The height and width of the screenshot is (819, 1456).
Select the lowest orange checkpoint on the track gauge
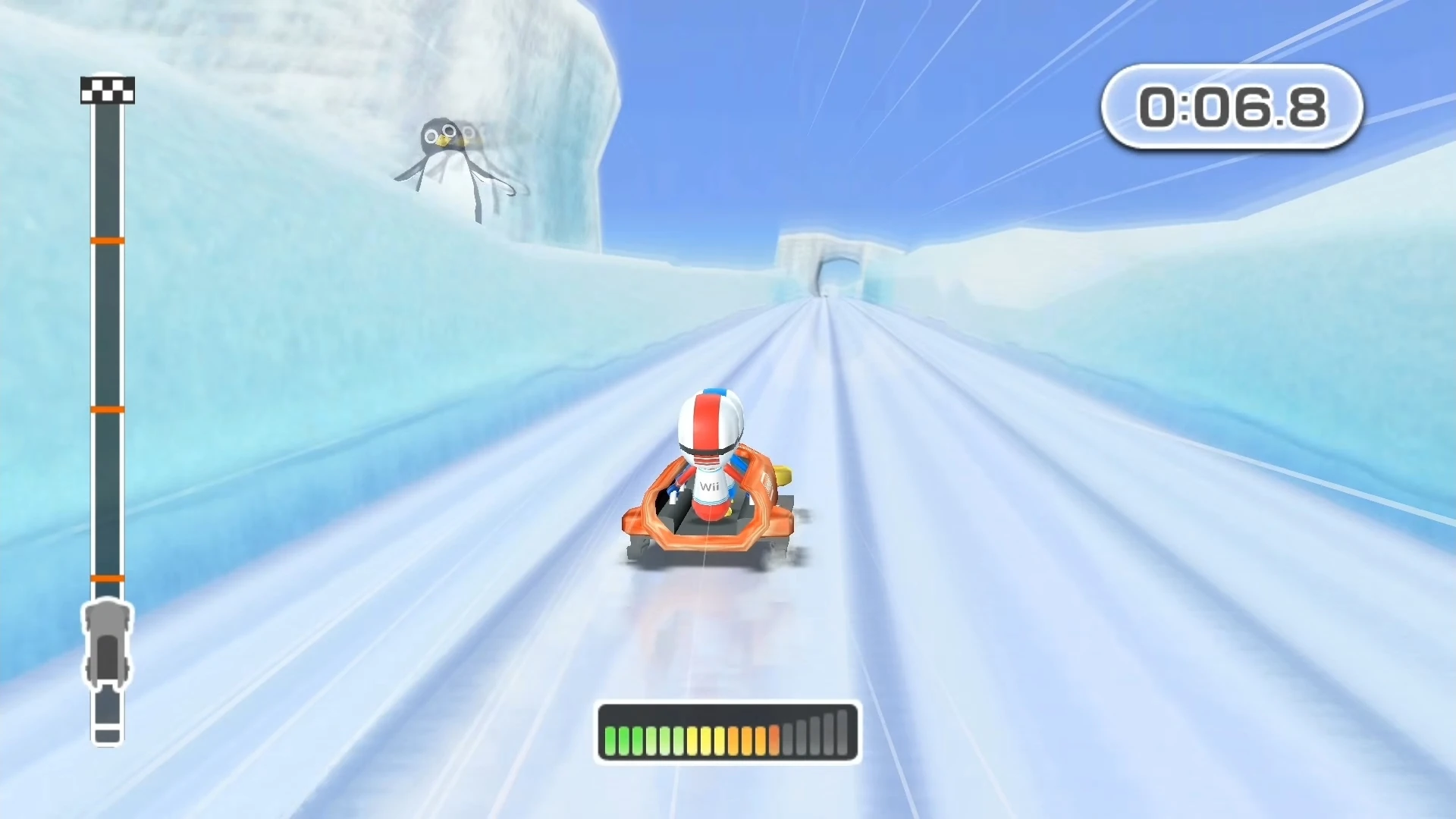click(107, 580)
